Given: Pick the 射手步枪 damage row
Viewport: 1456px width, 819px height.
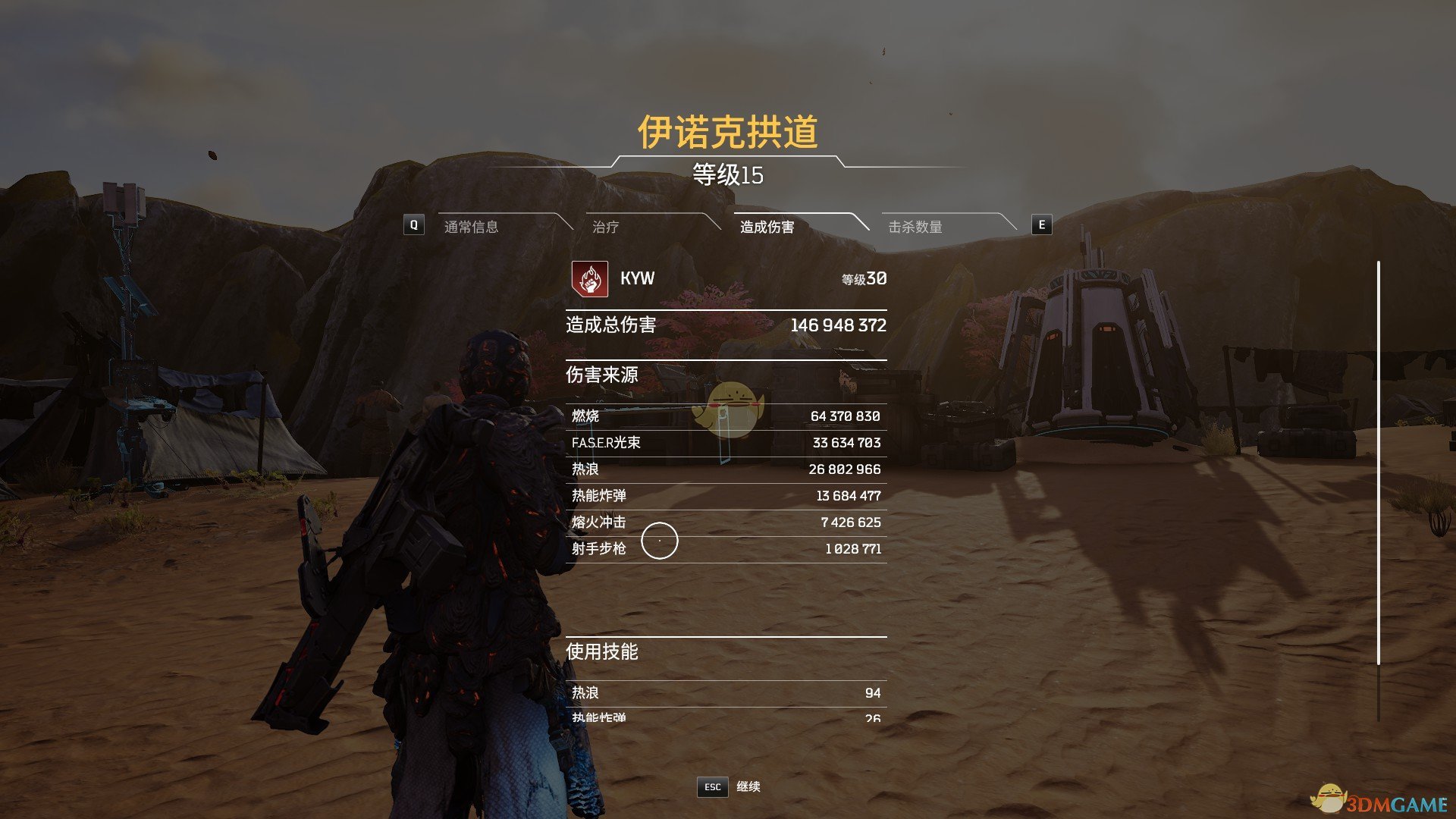Looking at the screenshot, I should [726, 549].
